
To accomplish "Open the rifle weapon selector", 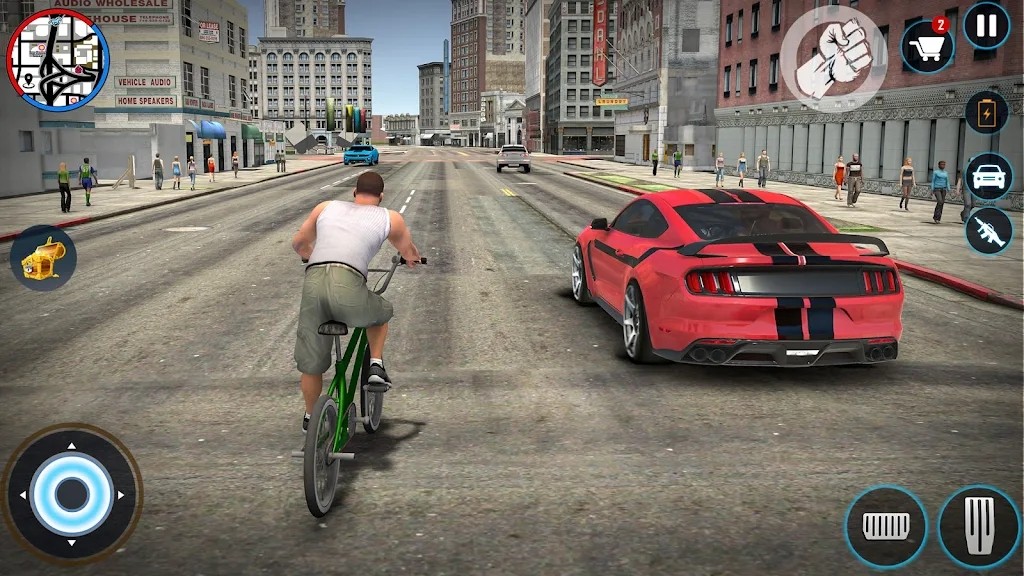I will pos(988,231).
